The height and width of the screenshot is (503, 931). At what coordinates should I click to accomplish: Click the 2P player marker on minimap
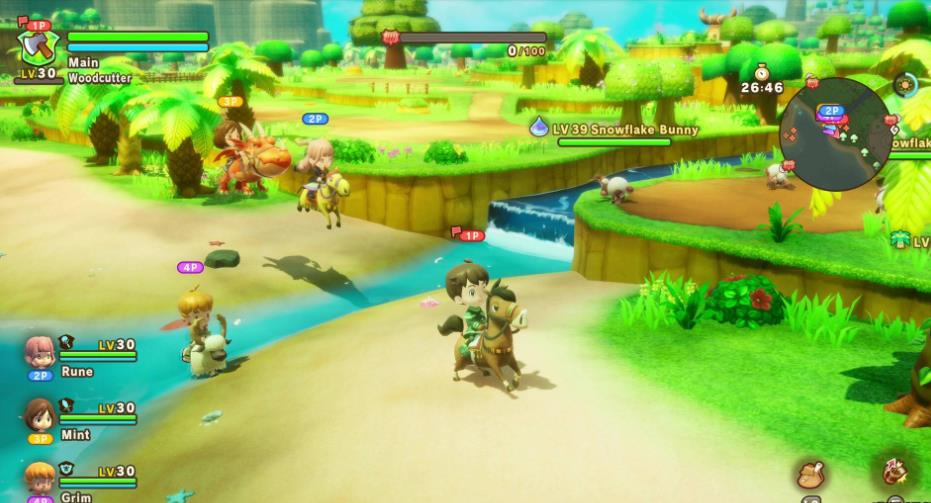pos(831,111)
